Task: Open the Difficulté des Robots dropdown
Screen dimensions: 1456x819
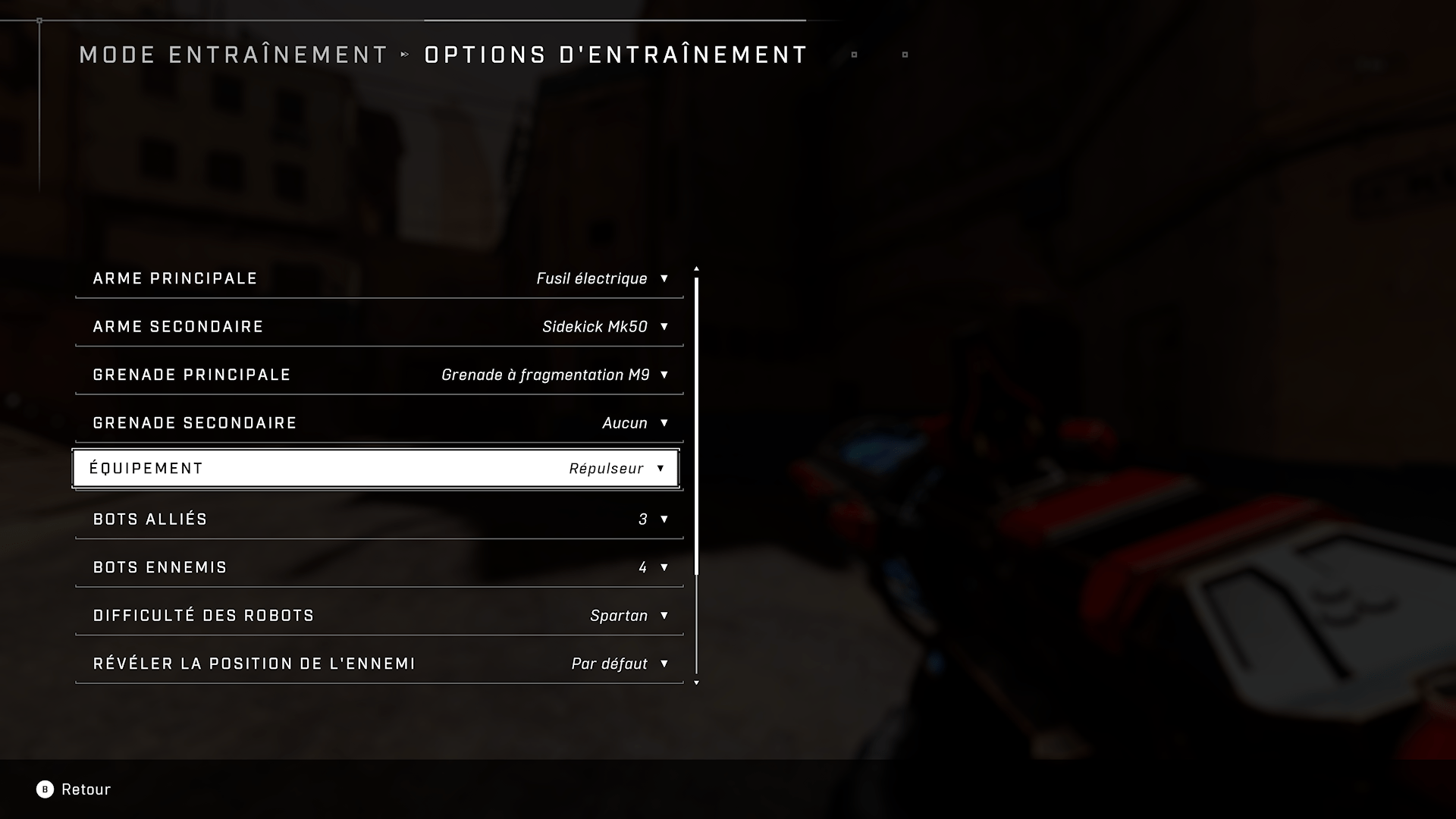Action: pos(379,616)
